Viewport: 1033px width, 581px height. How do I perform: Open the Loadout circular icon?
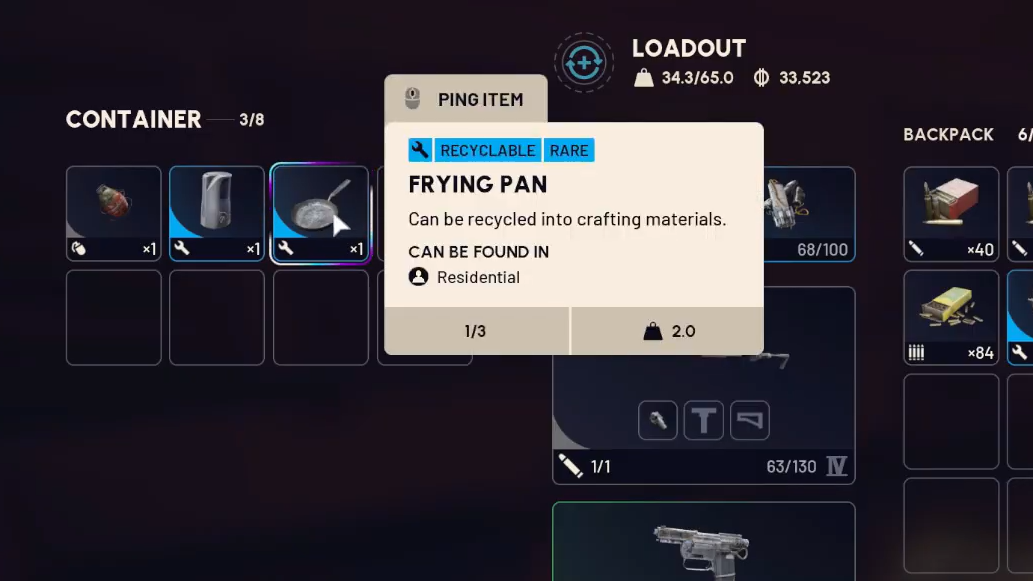[x=583, y=63]
